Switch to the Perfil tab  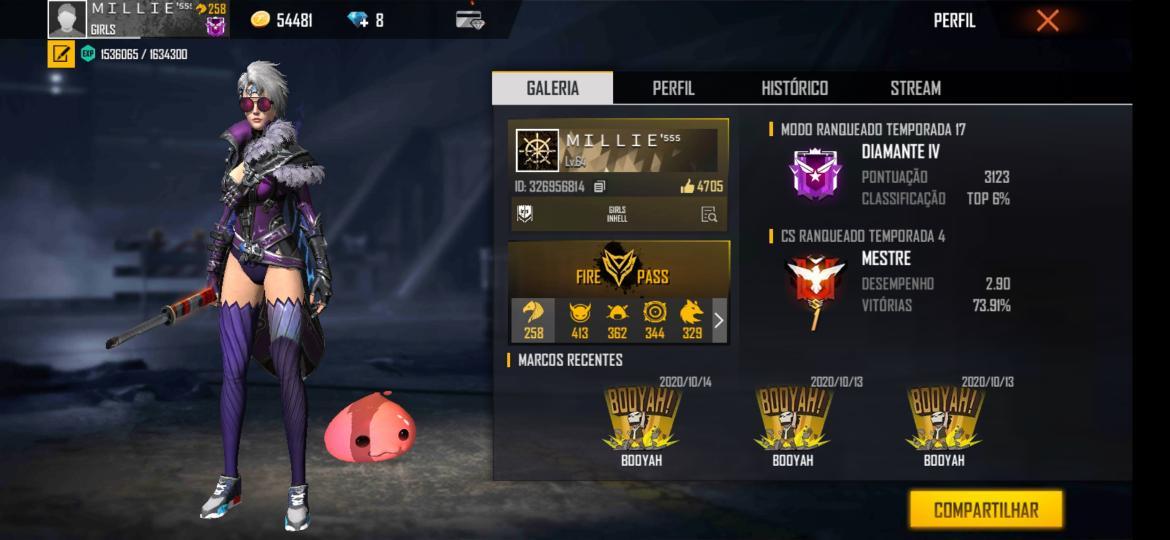click(673, 88)
